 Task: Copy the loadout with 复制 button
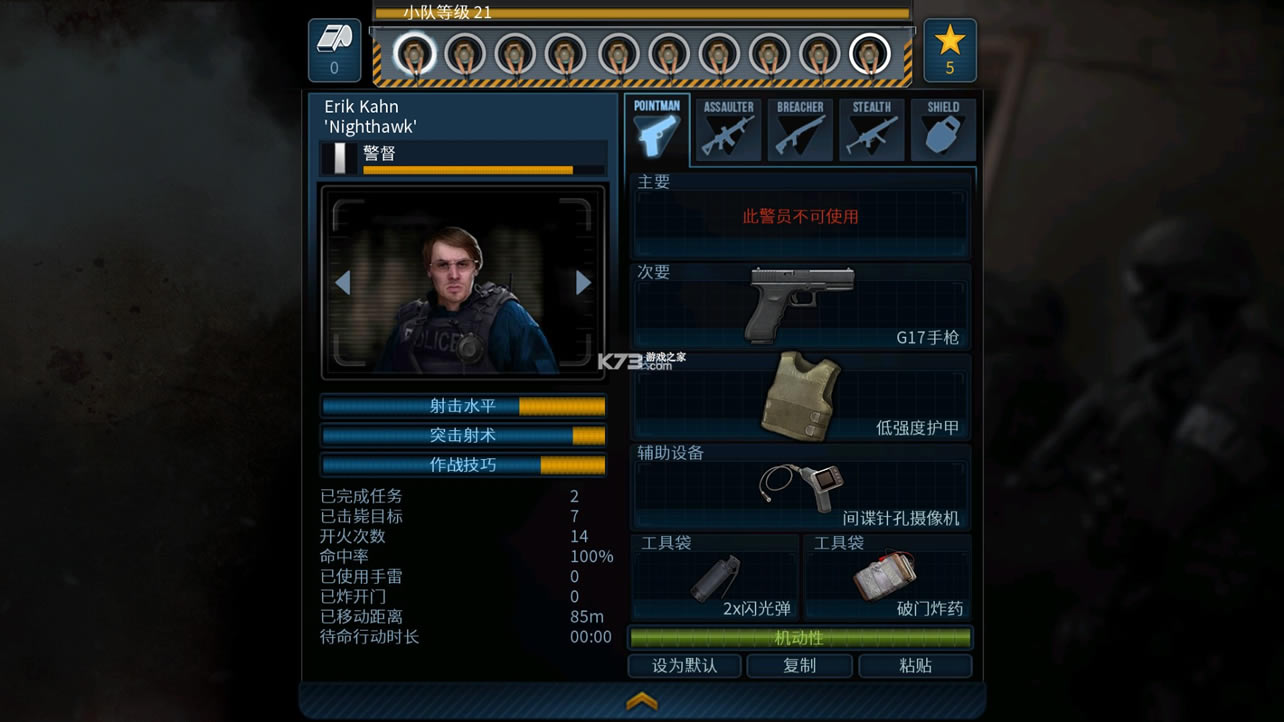[x=800, y=666]
